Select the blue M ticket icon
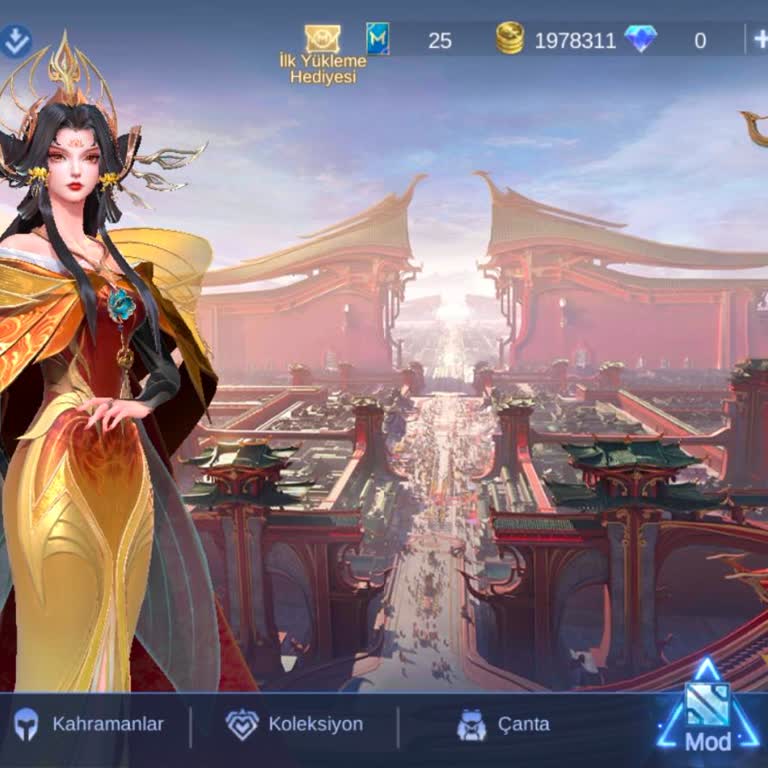The image size is (768, 768). tap(378, 39)
